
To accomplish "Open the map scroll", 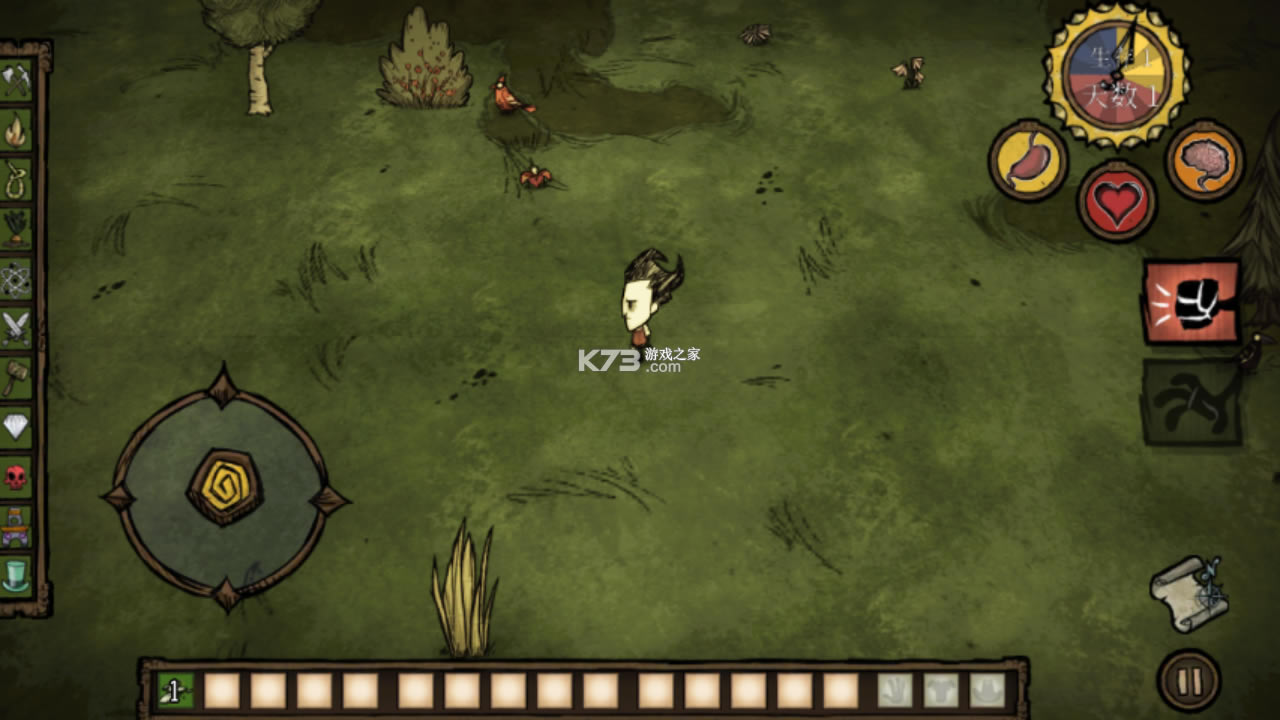I will [1188, 593].
